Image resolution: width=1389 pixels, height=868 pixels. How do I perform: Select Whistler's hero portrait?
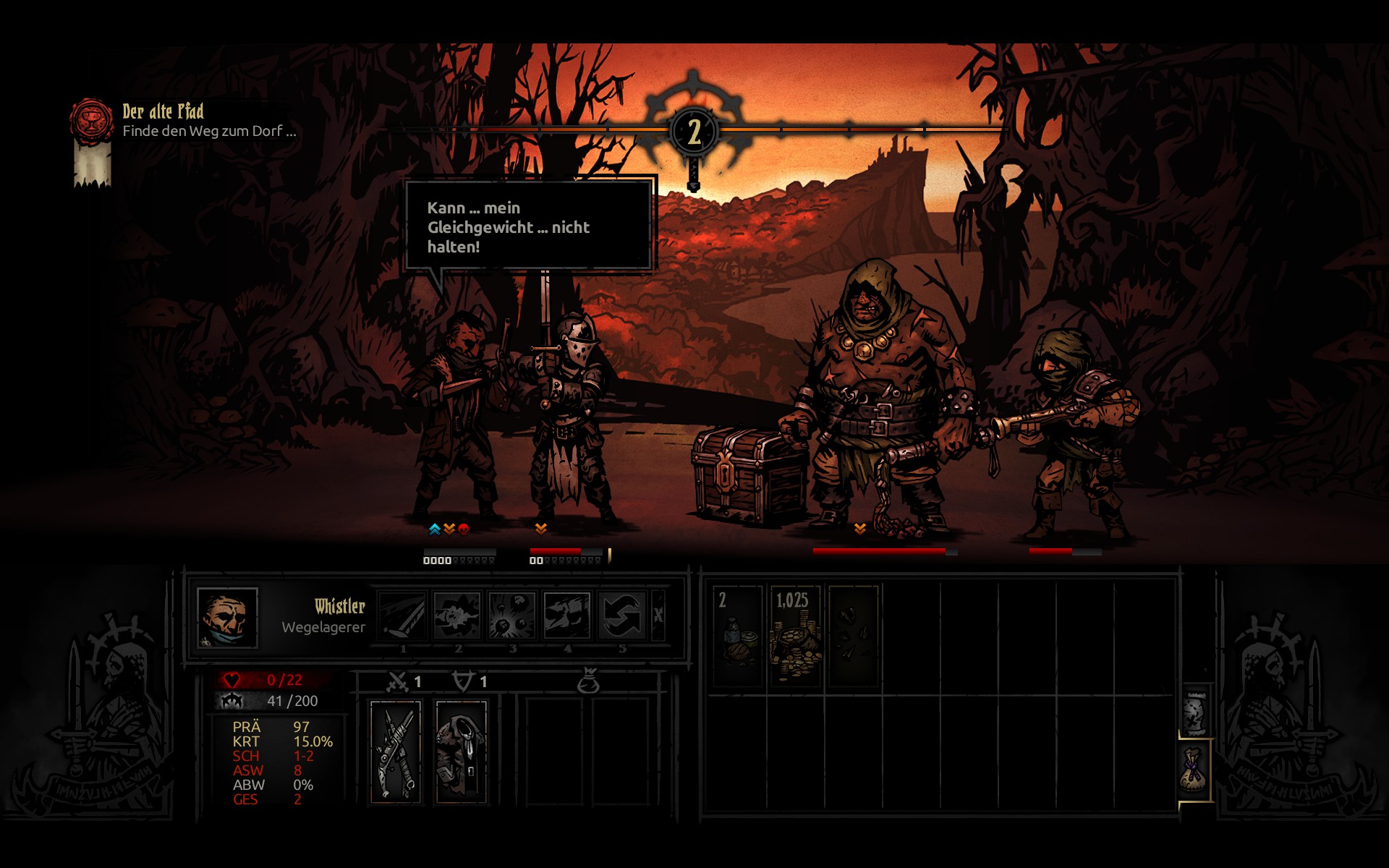(227, 618)
